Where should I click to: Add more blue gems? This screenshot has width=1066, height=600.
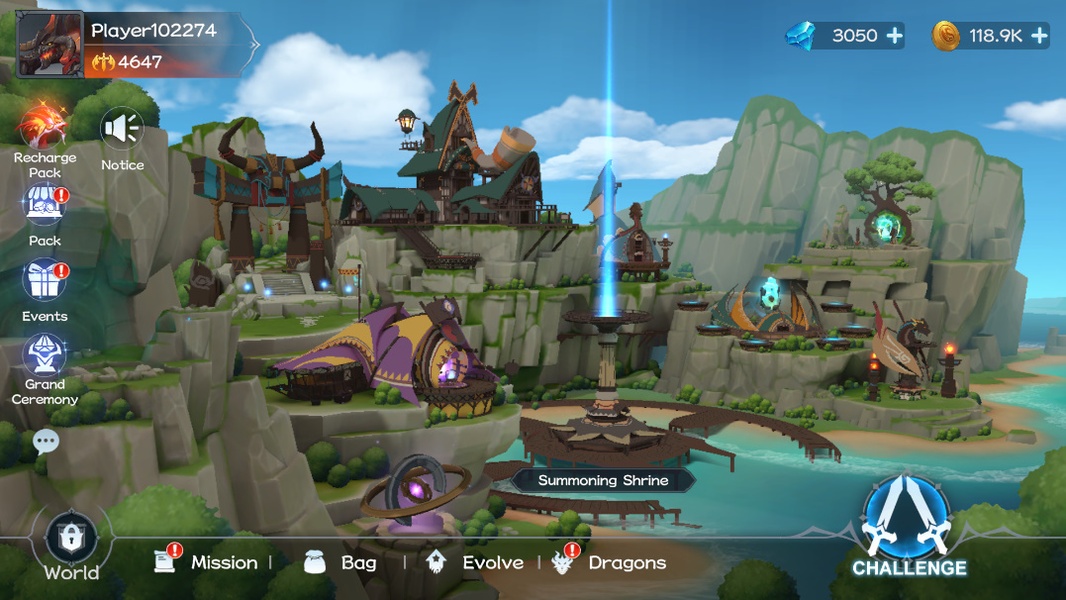[894, 36]
